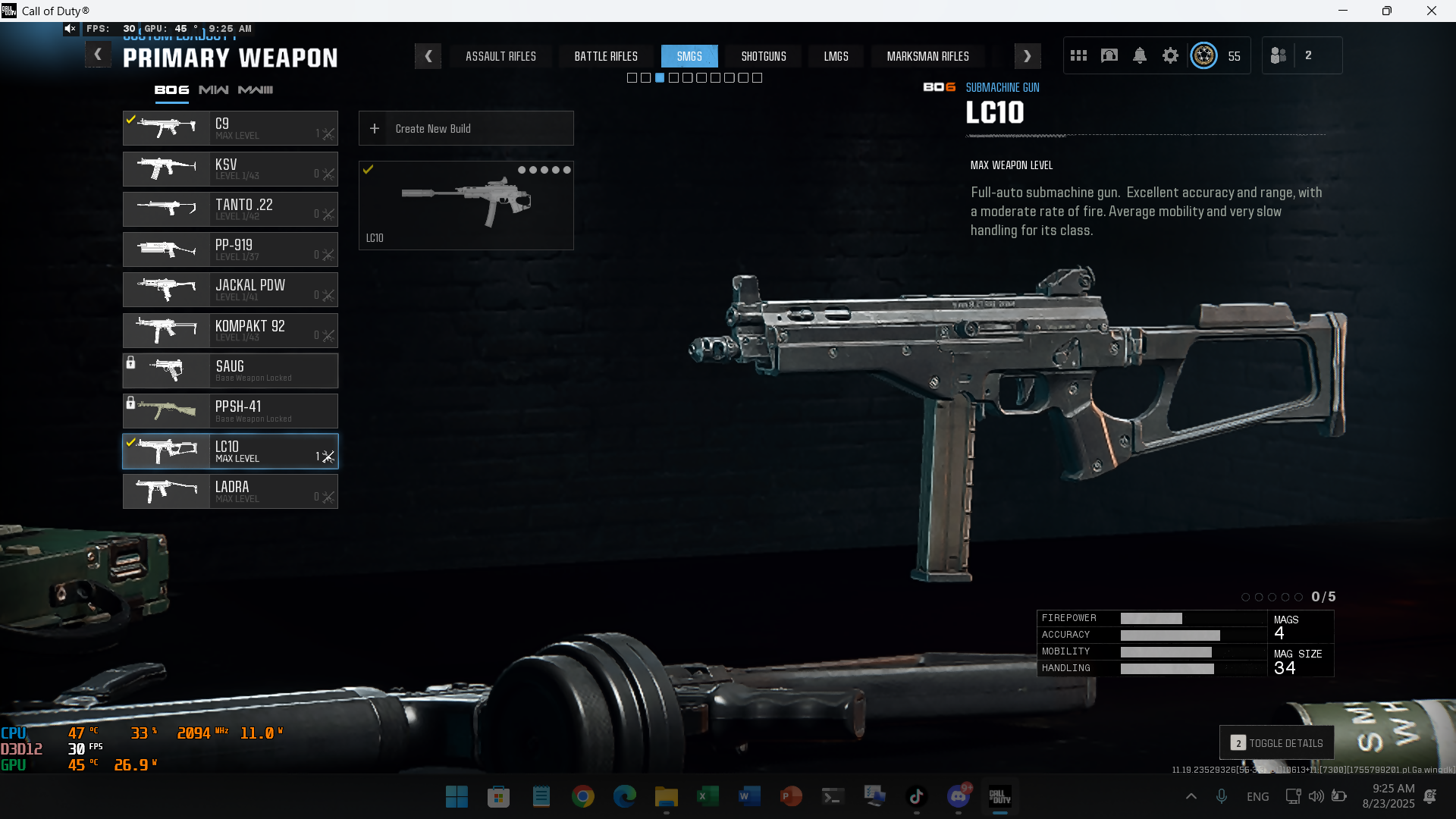Close the Call of Duty window
Image resolution: width=1456 pixels, height=819 pixels.
point(1431,11)
